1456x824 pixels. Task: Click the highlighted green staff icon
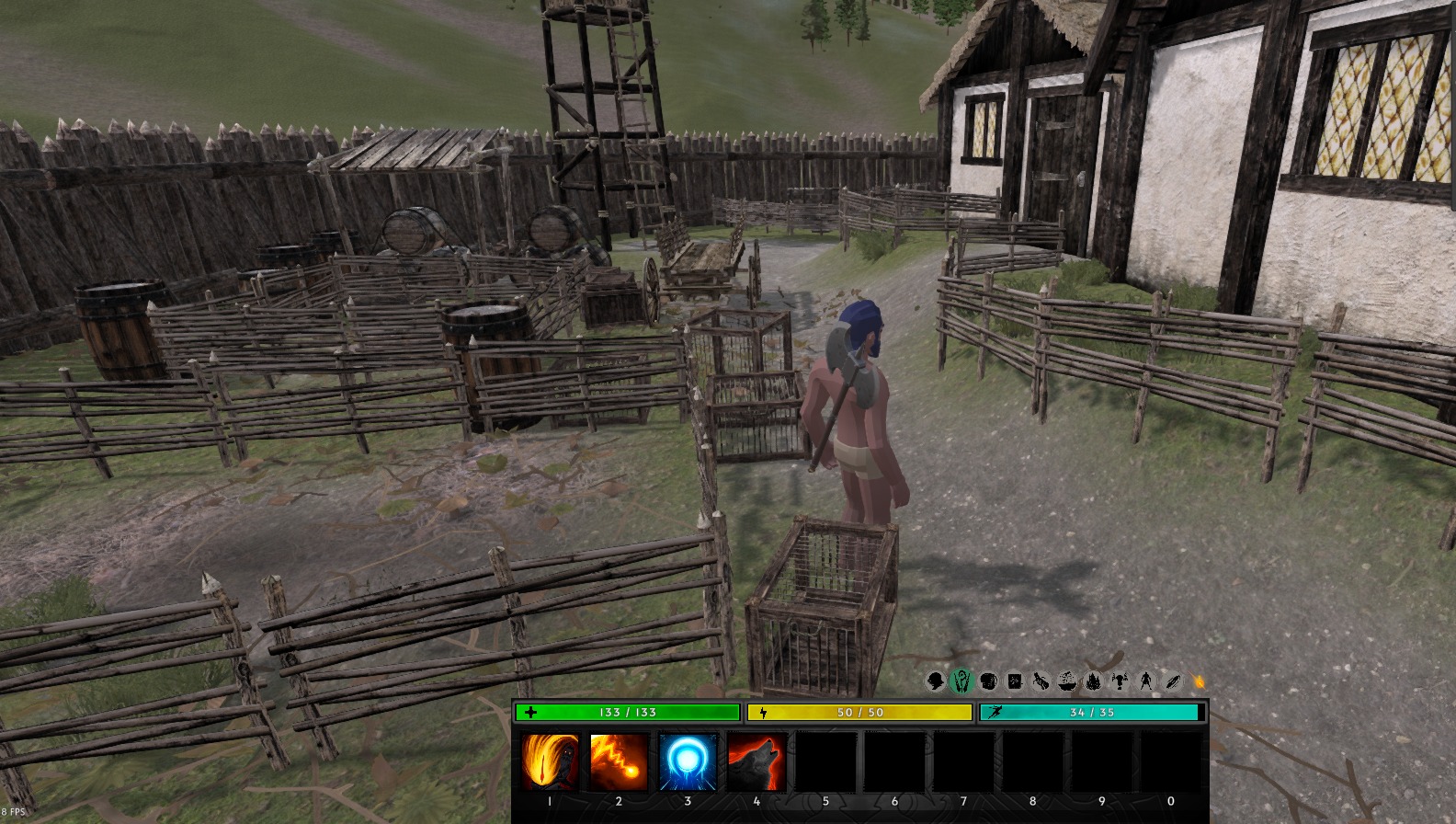click(x=961, y=681)
